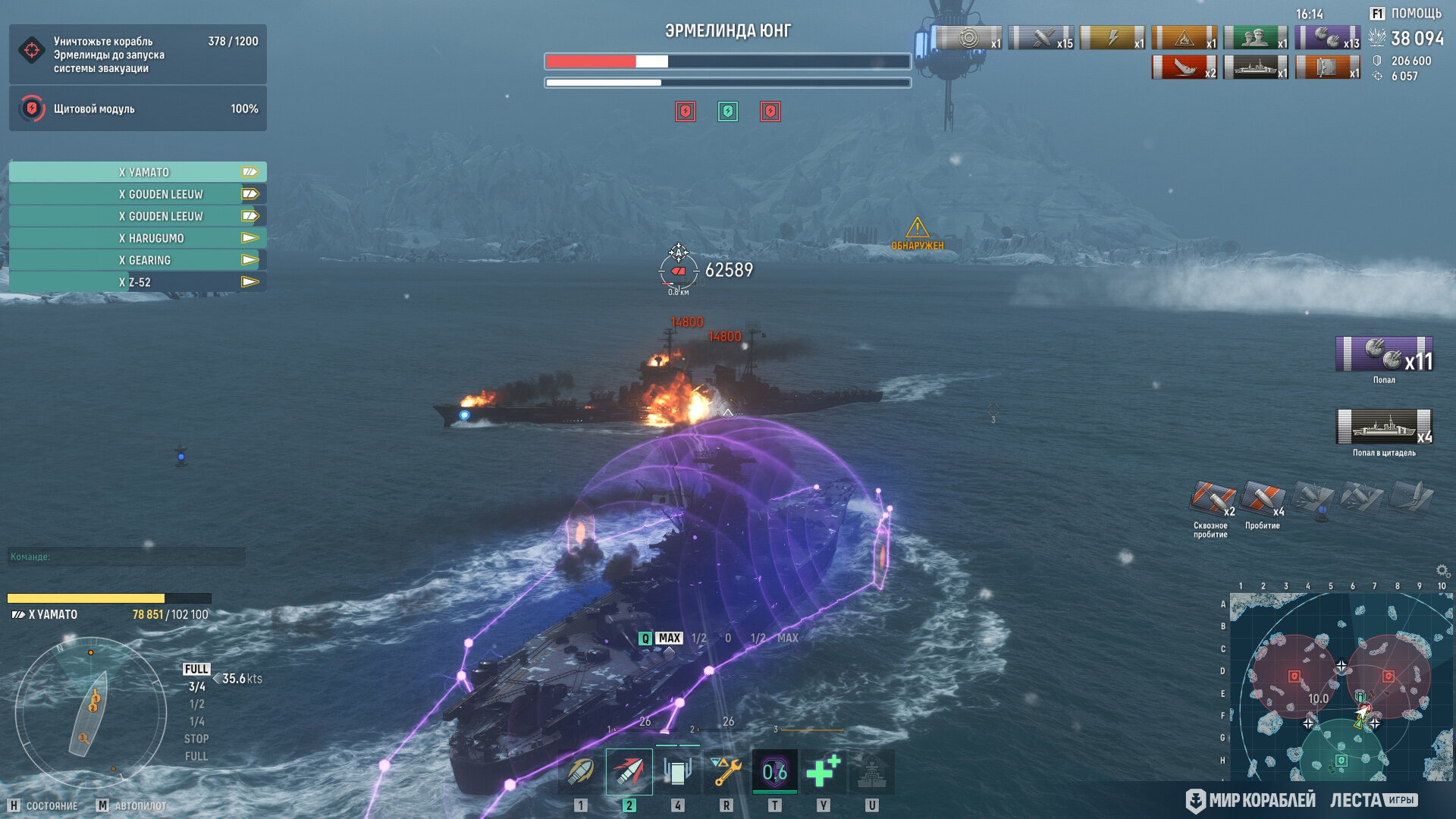Click the purple shield ability on cooldown

coord(774,772)
